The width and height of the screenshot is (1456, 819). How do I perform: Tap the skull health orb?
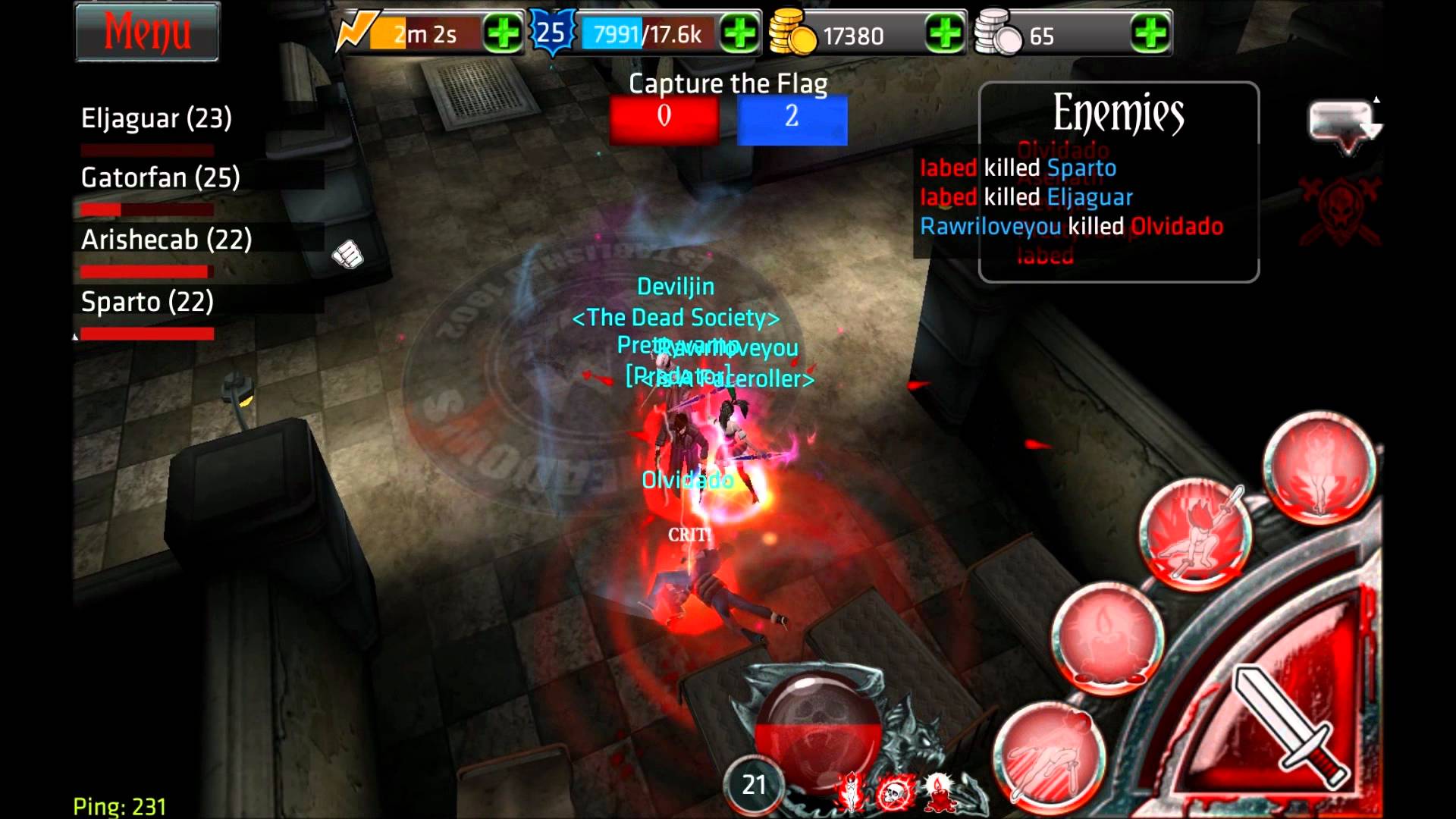(x=817, y=728)
